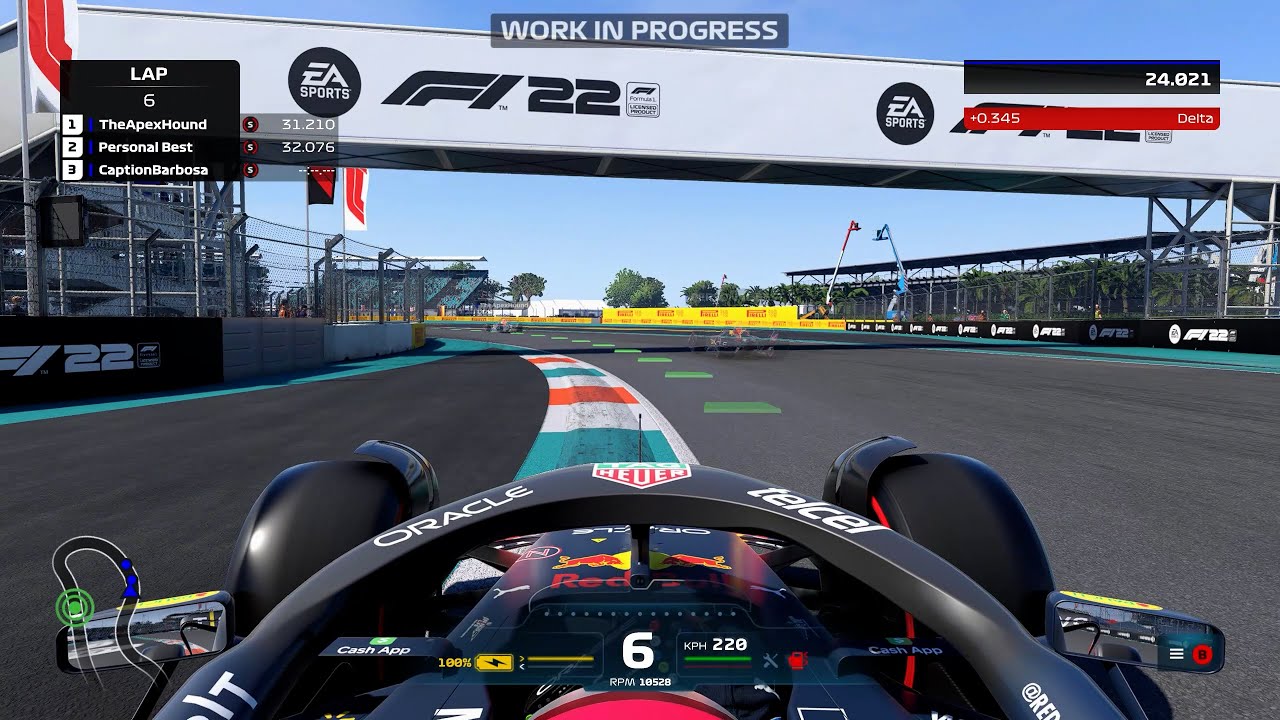Choose CaptionBarbosa in the lap times list
This screenshot has width=1280, height=720.
[x=152, y=170]
